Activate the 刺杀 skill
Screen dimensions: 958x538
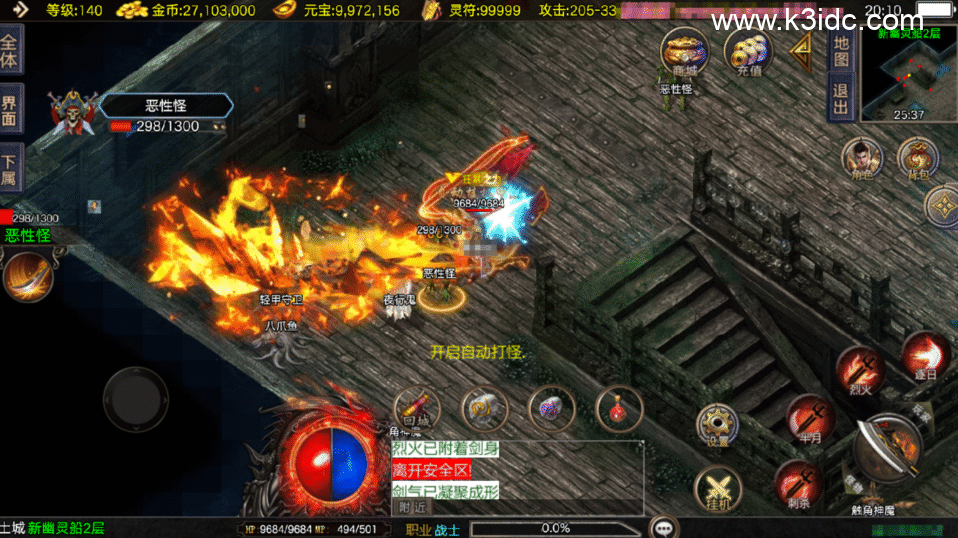[x=798, y=483]
